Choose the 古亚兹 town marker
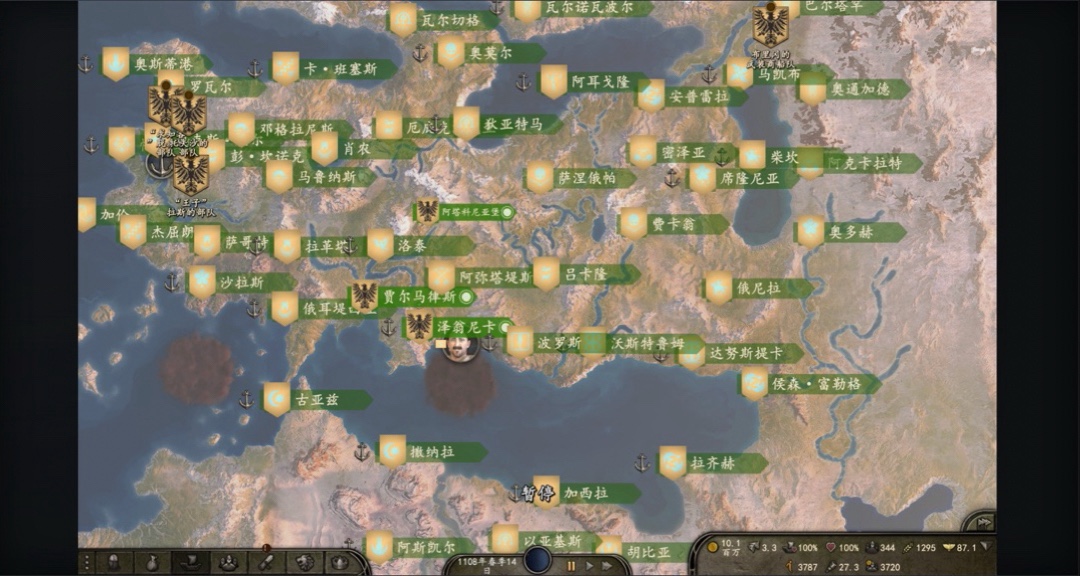This screenshot has height=576, width=1080. [317, 400]
